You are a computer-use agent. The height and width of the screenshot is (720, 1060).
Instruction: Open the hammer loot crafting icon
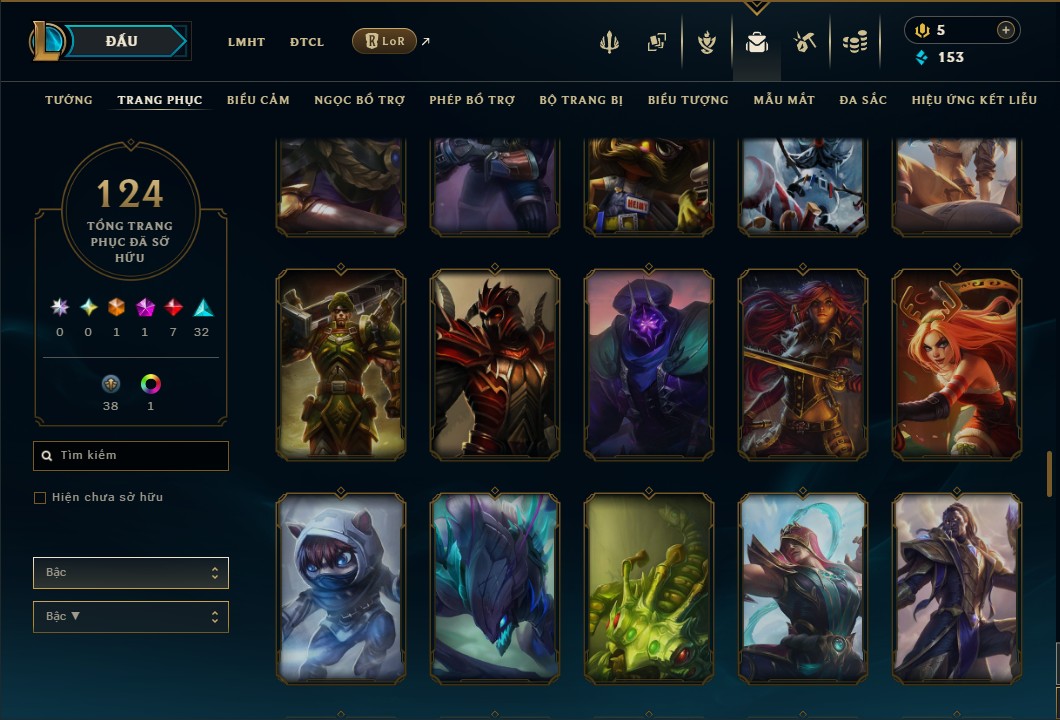tap(805, 42)
